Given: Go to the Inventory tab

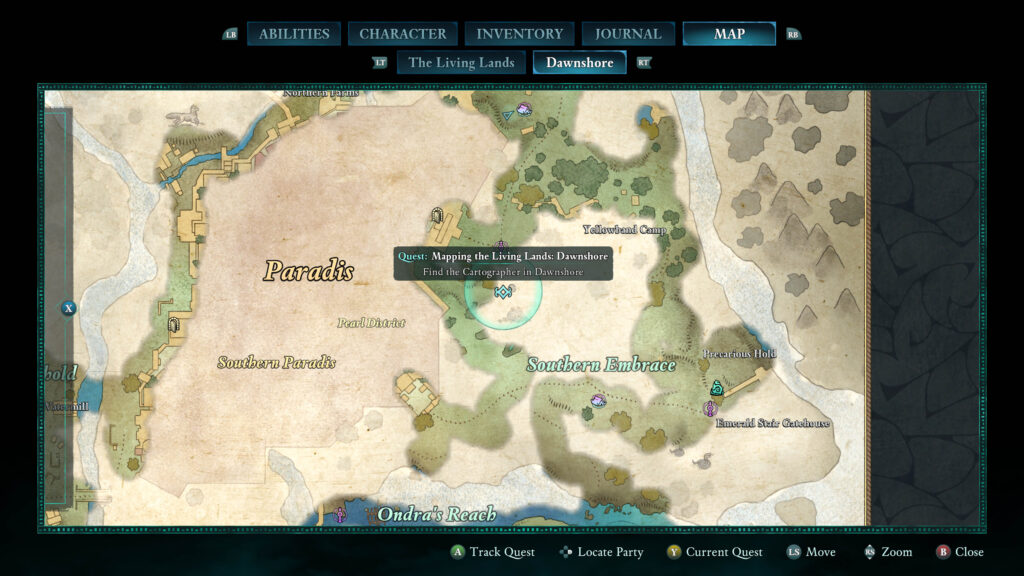Looking at the screenshot, I should coord(519,34).
